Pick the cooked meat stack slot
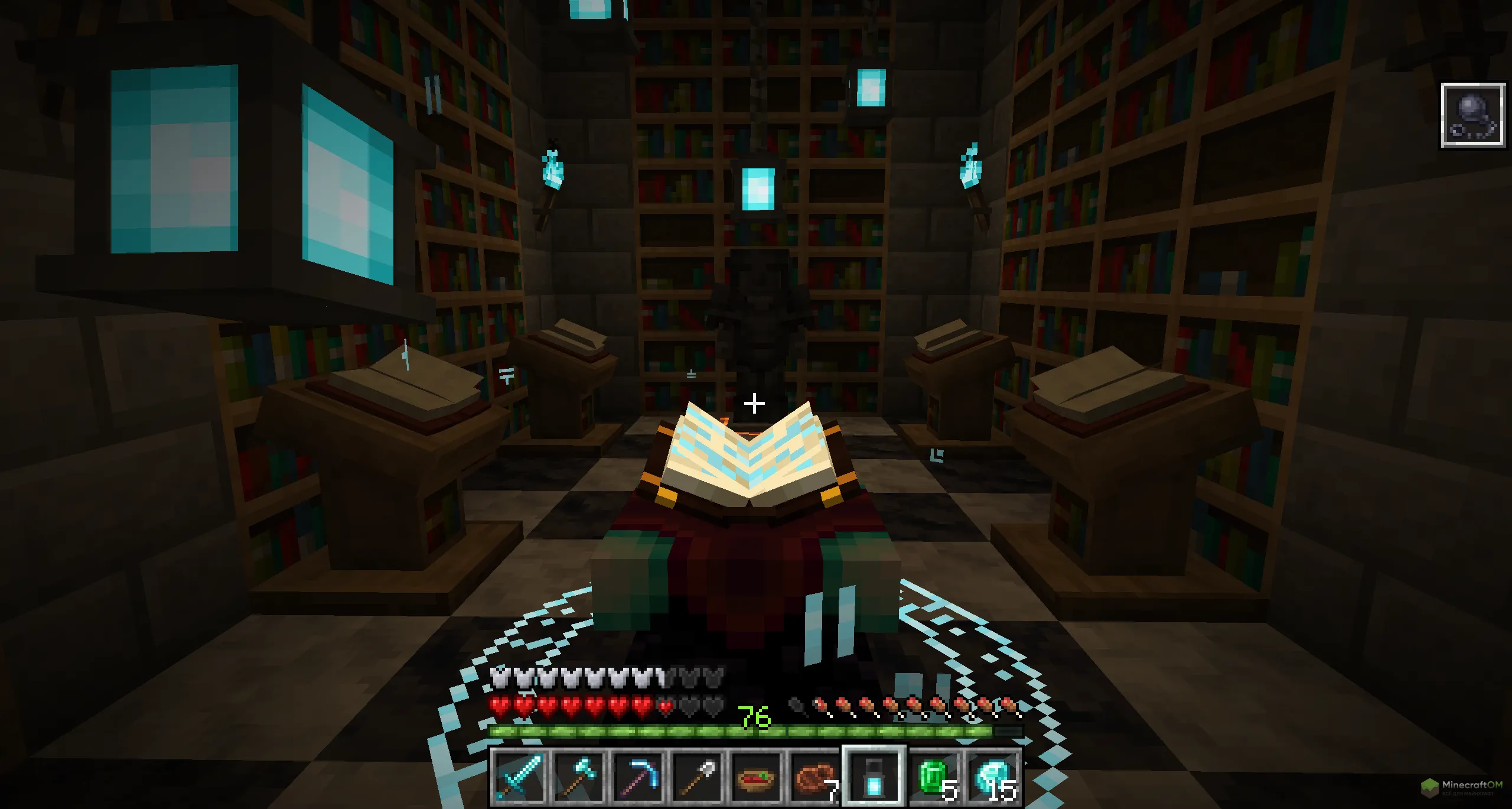The width and height of the screenshot is (1512, 809). [816, 776]
